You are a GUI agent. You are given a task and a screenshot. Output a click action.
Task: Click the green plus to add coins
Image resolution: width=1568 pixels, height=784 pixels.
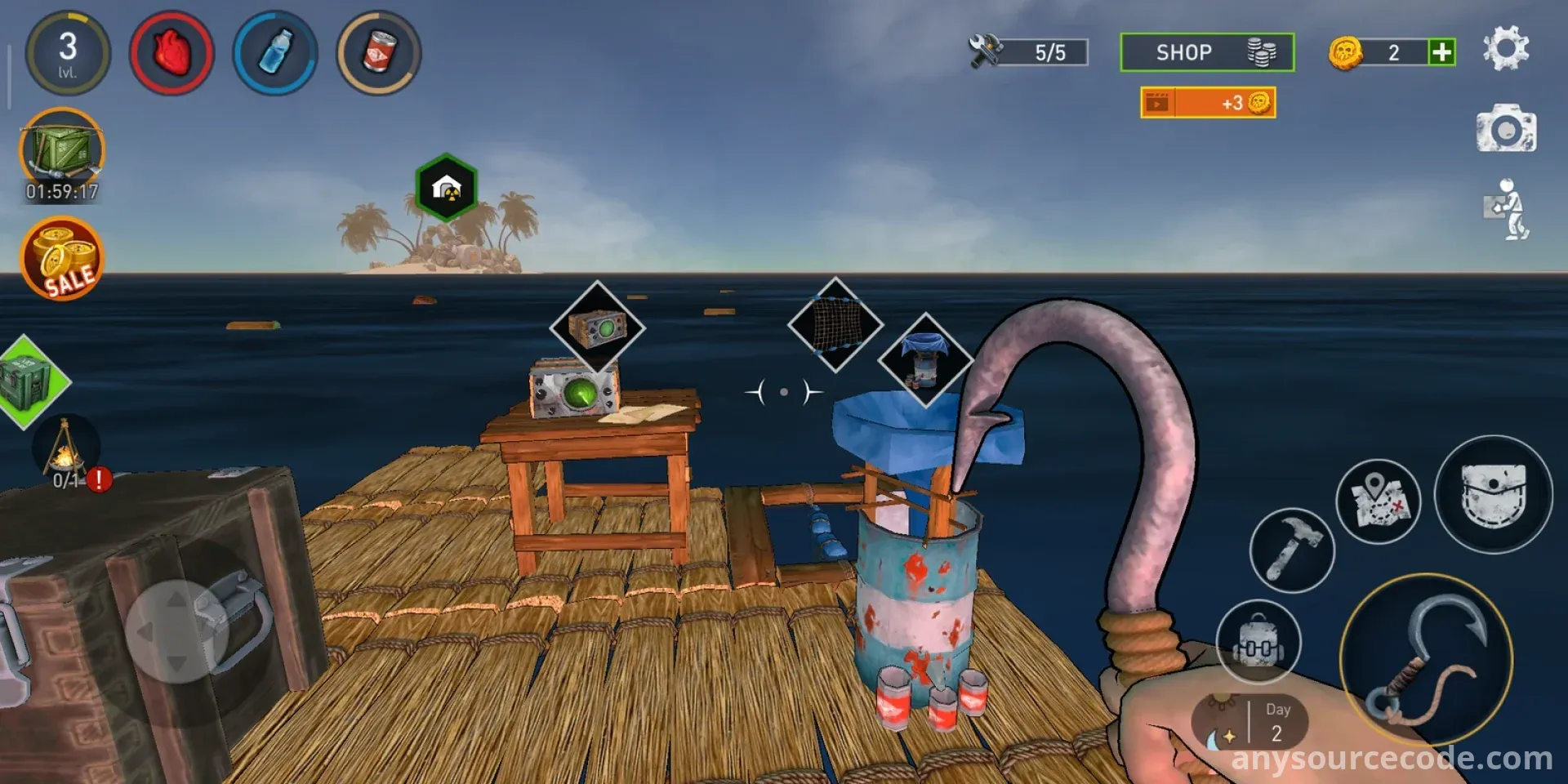click(1441, 52)
